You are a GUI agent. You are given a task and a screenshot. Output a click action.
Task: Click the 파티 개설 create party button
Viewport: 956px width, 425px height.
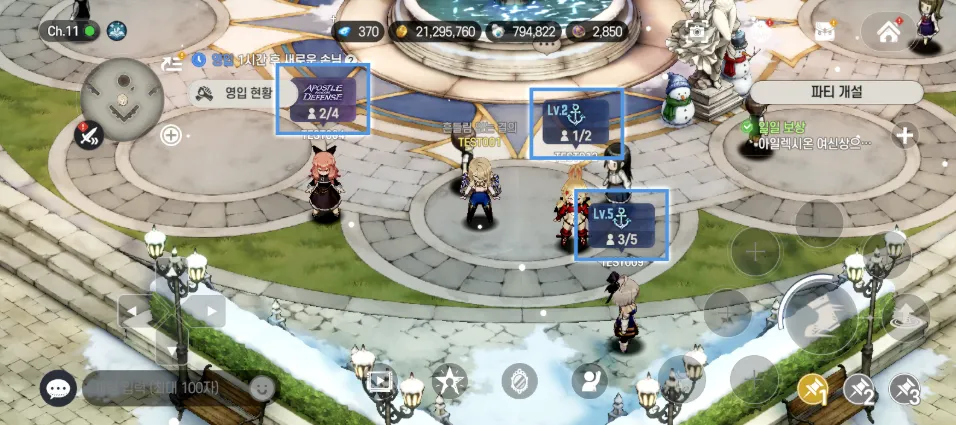click(836, 91)
